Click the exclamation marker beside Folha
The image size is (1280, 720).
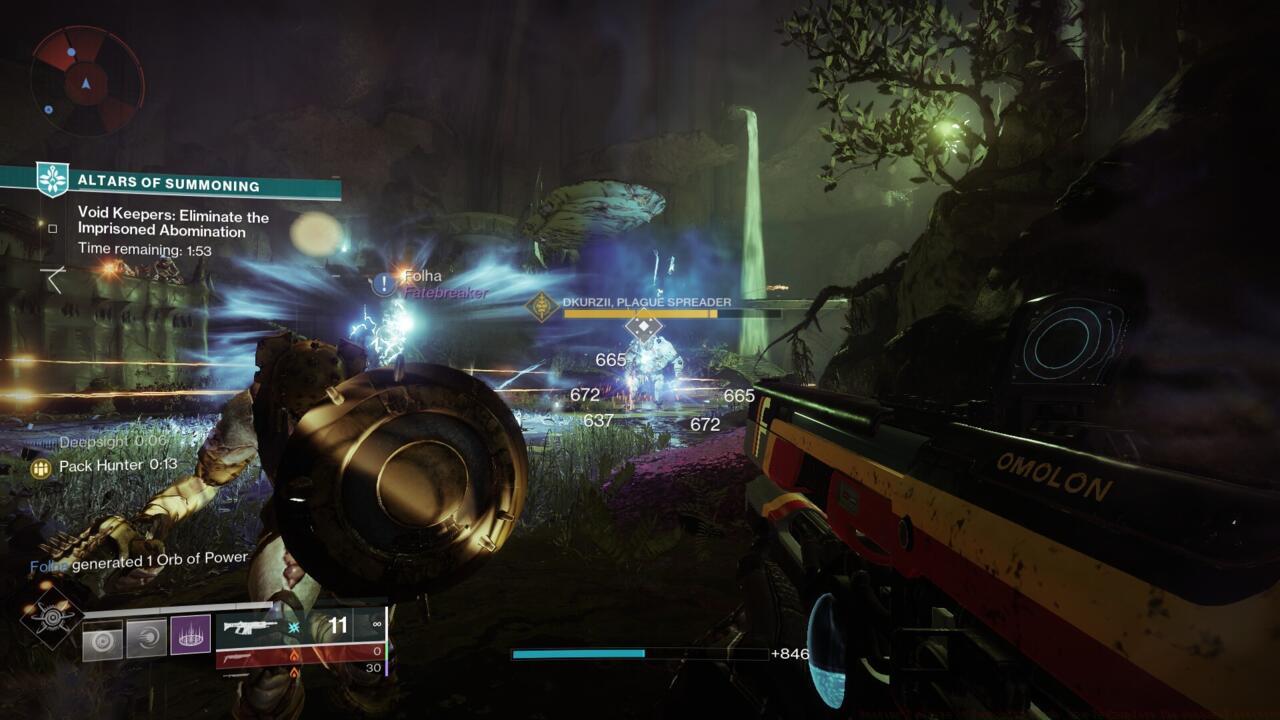tap(384, 284)
